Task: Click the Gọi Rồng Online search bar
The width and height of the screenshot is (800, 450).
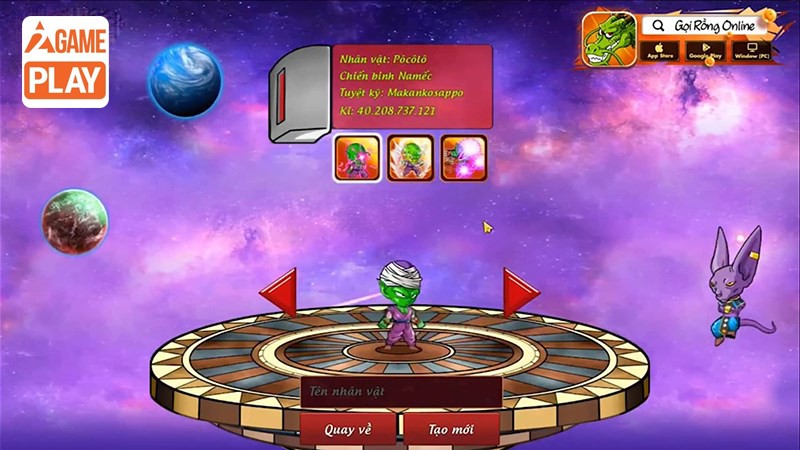Action: point(705,25)
